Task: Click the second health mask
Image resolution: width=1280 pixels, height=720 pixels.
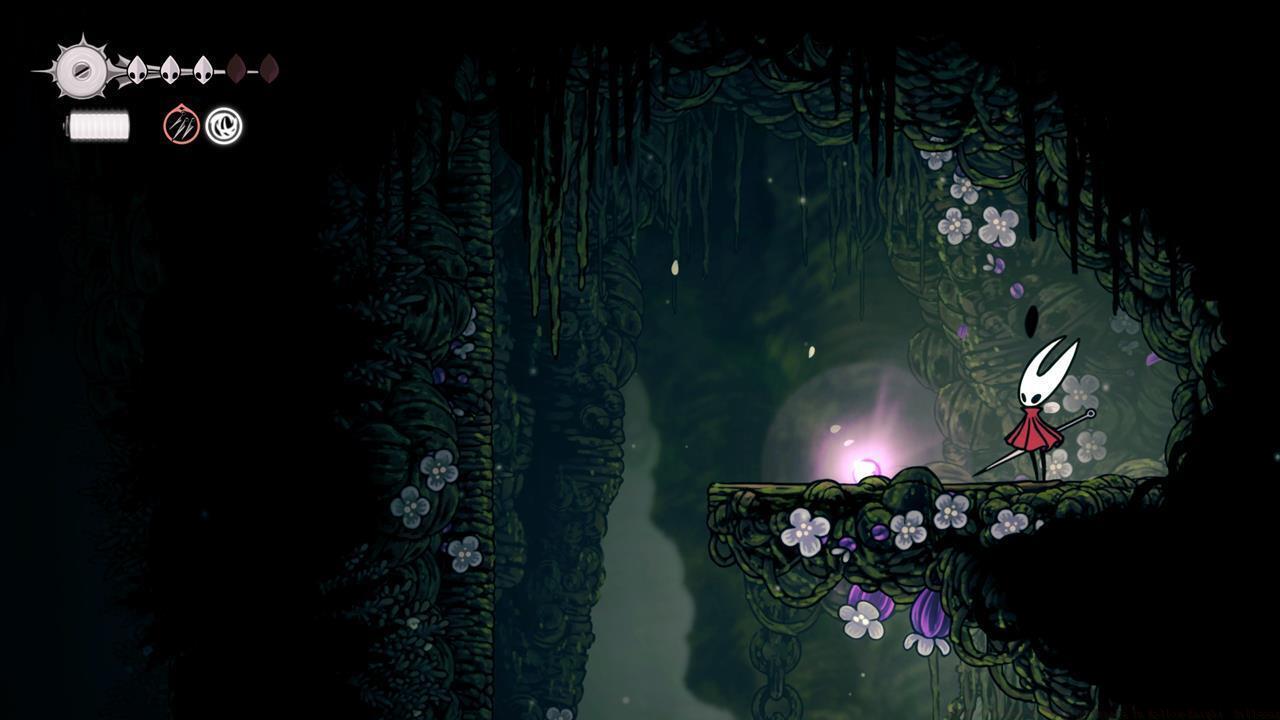Action: 167,70
